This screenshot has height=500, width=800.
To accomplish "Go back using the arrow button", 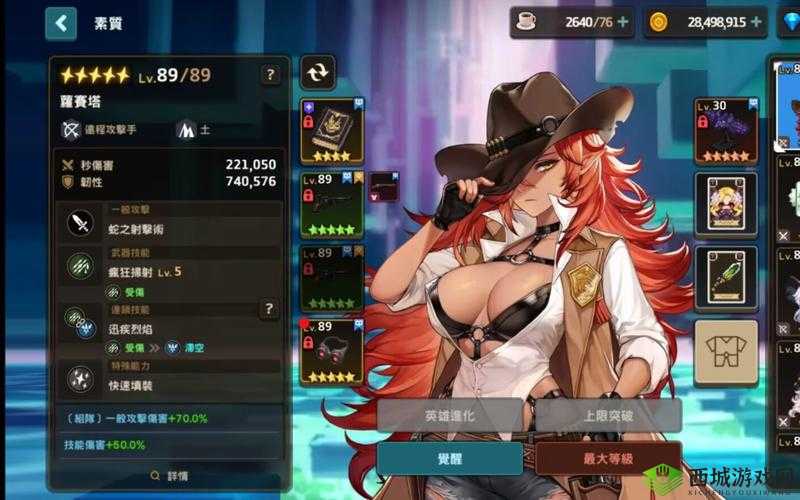I will pyautogui.click(x=61, y=22).
